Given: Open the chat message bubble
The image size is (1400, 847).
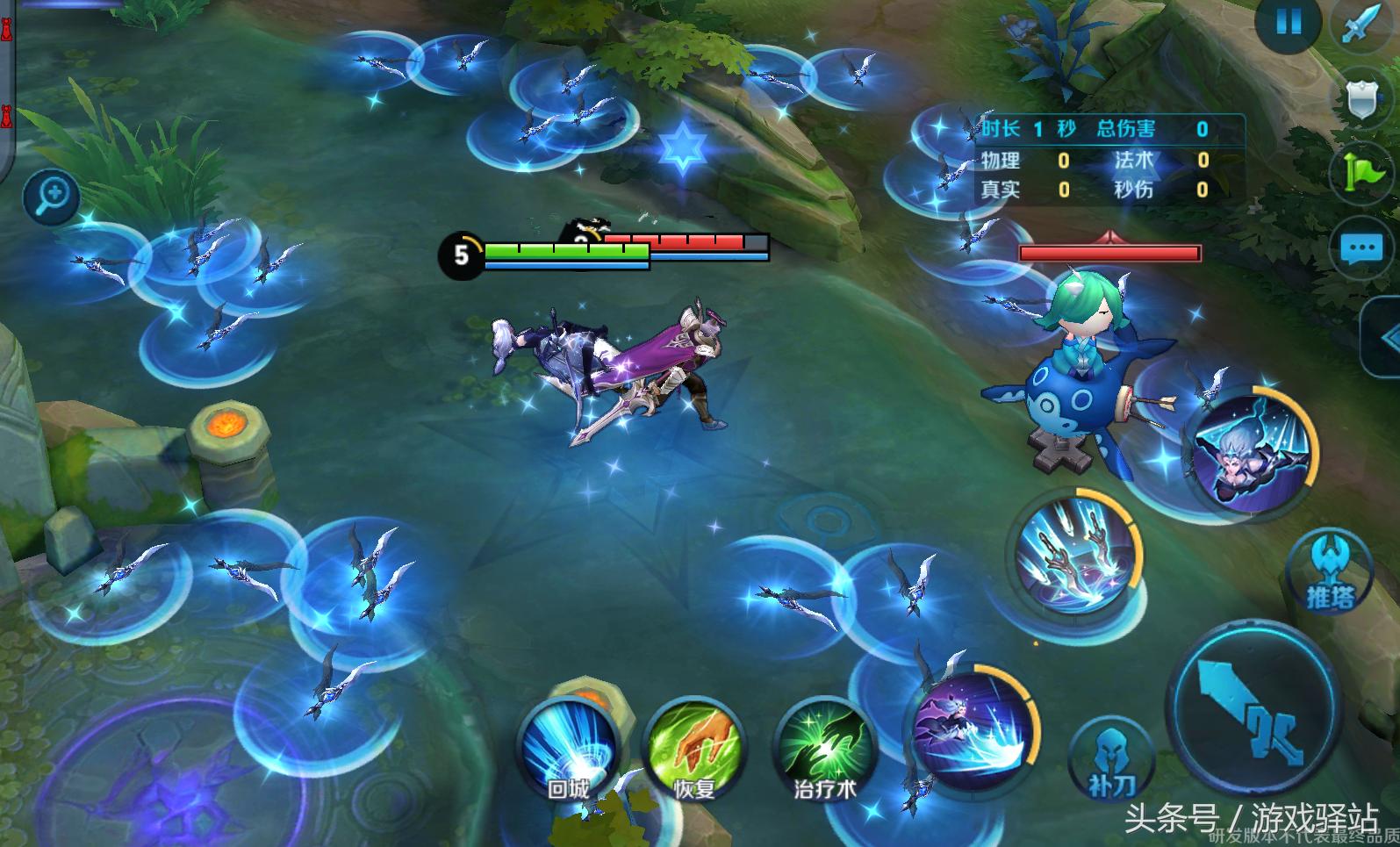Looking at the screenshot, I should click(x=1361, y=248).
